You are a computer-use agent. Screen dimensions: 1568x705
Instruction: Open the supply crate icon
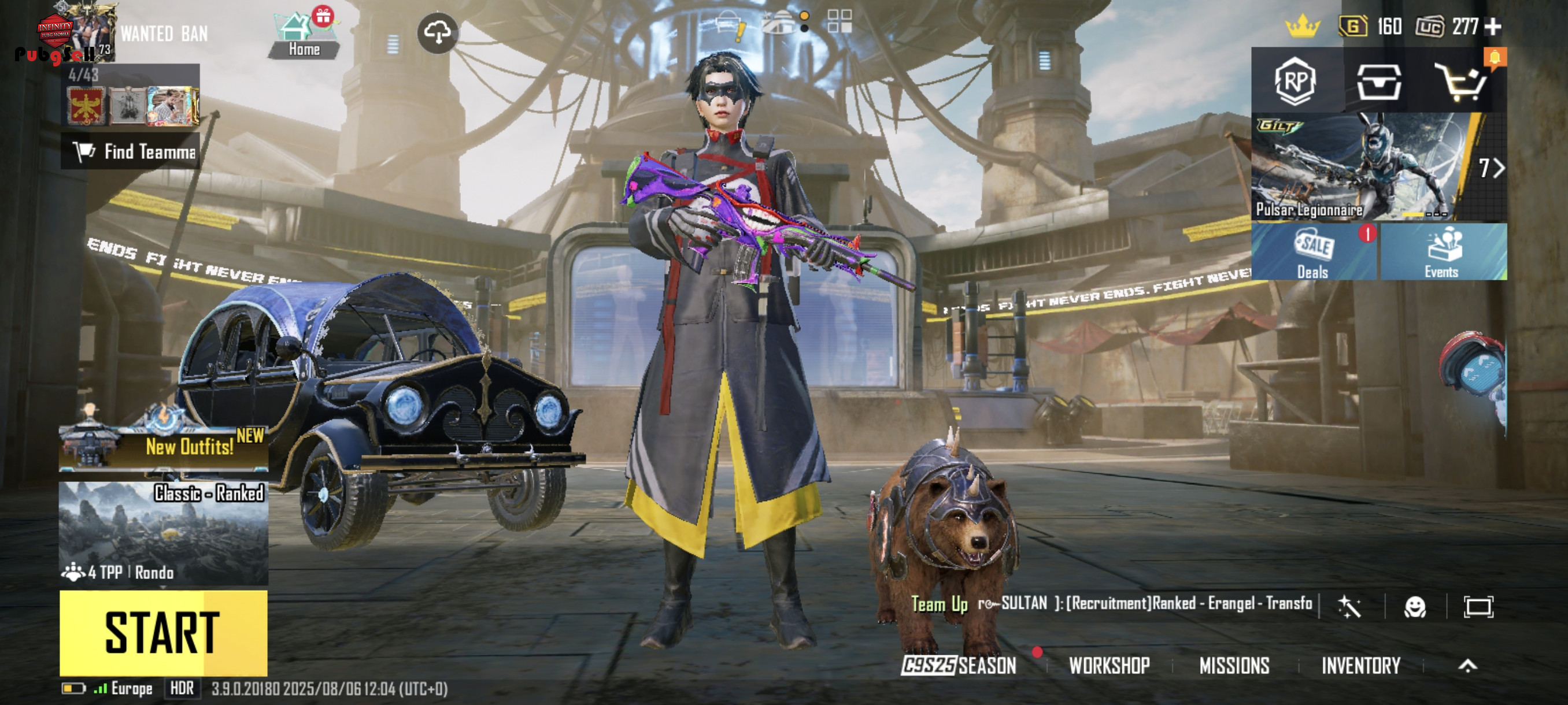pyautogui.click(x=1379, y=82)
